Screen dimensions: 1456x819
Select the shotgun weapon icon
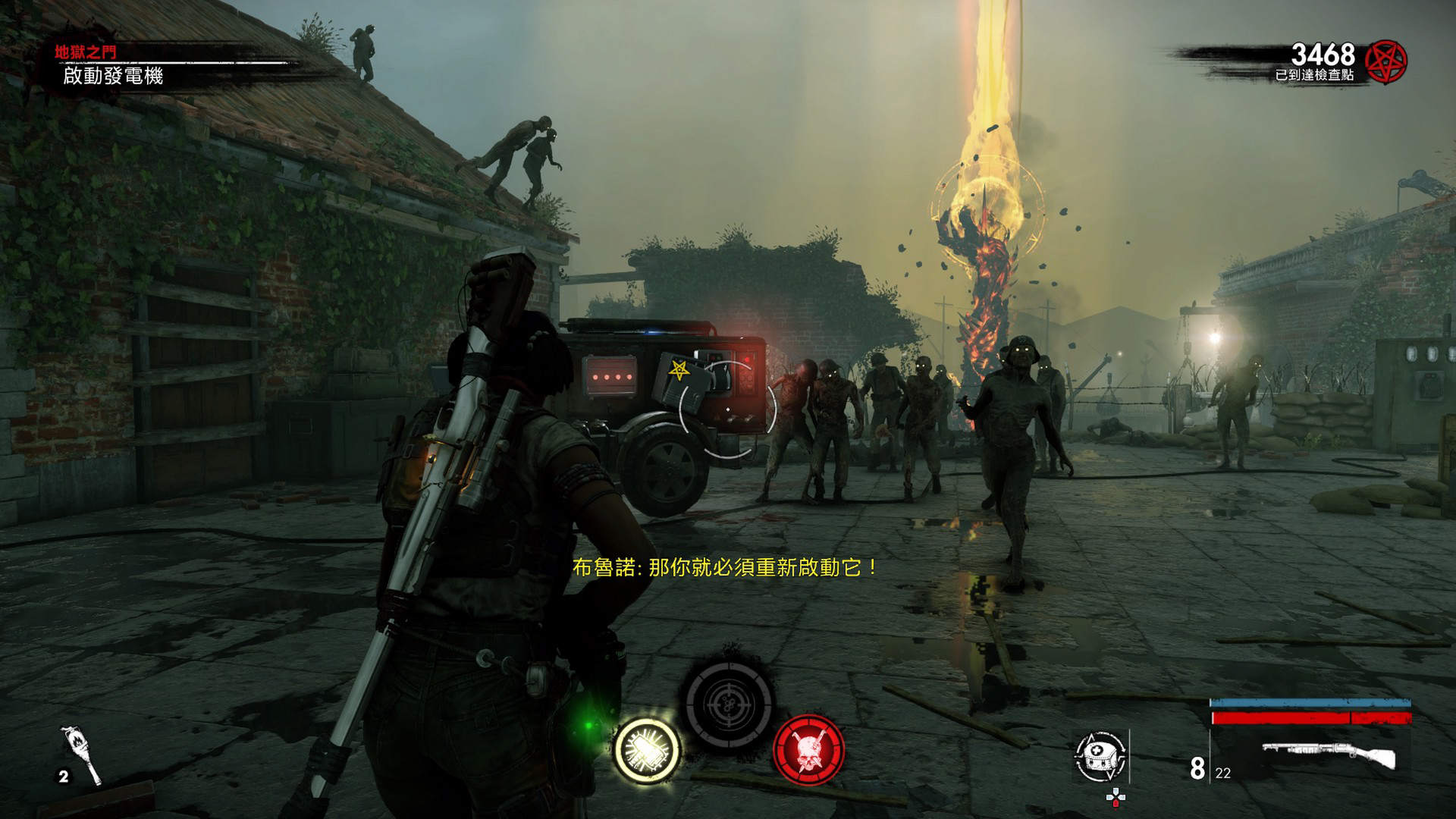[1329, 756]
